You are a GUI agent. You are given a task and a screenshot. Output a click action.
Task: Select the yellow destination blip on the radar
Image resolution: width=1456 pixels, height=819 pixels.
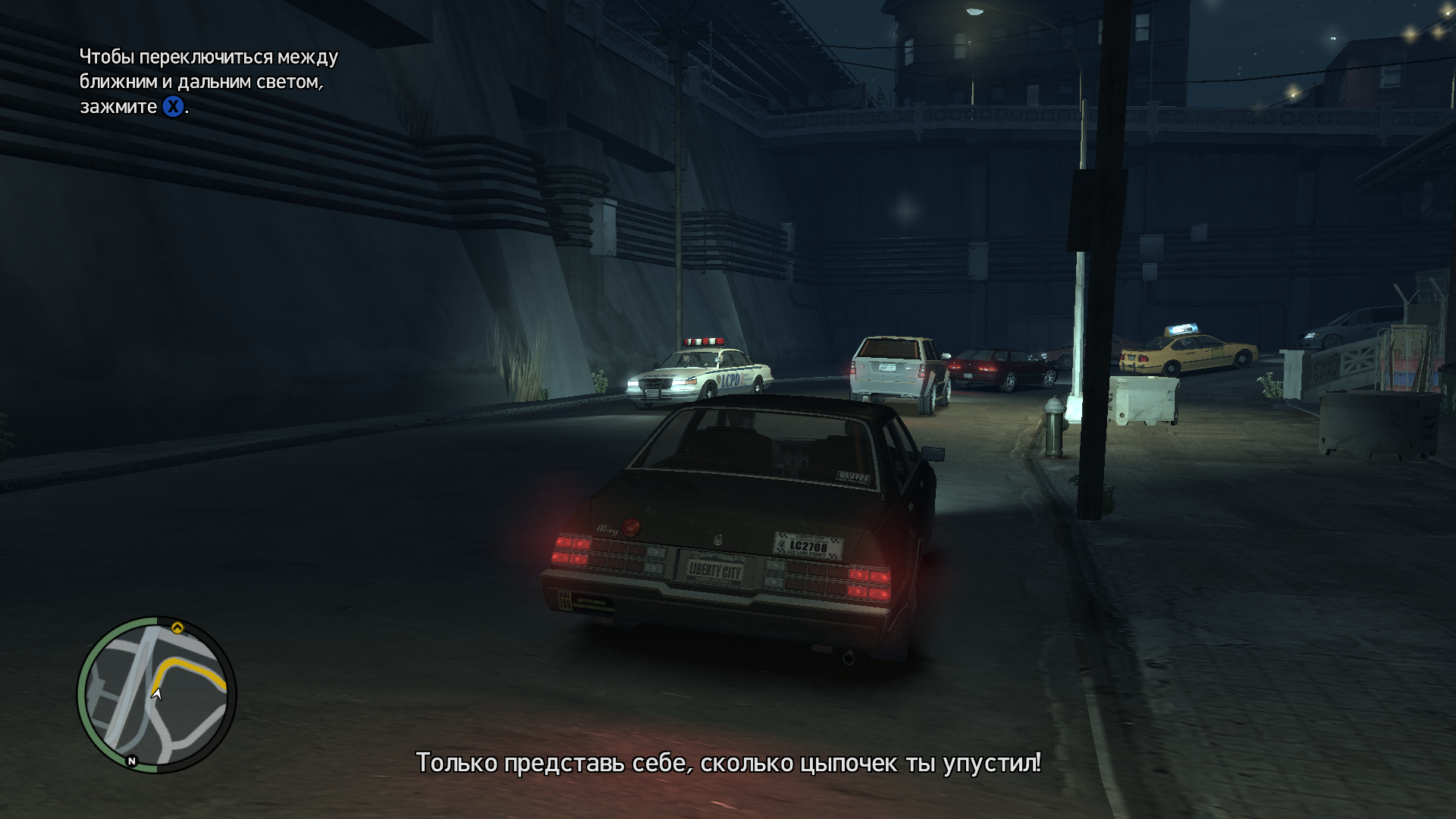click(x=177, y=627)
